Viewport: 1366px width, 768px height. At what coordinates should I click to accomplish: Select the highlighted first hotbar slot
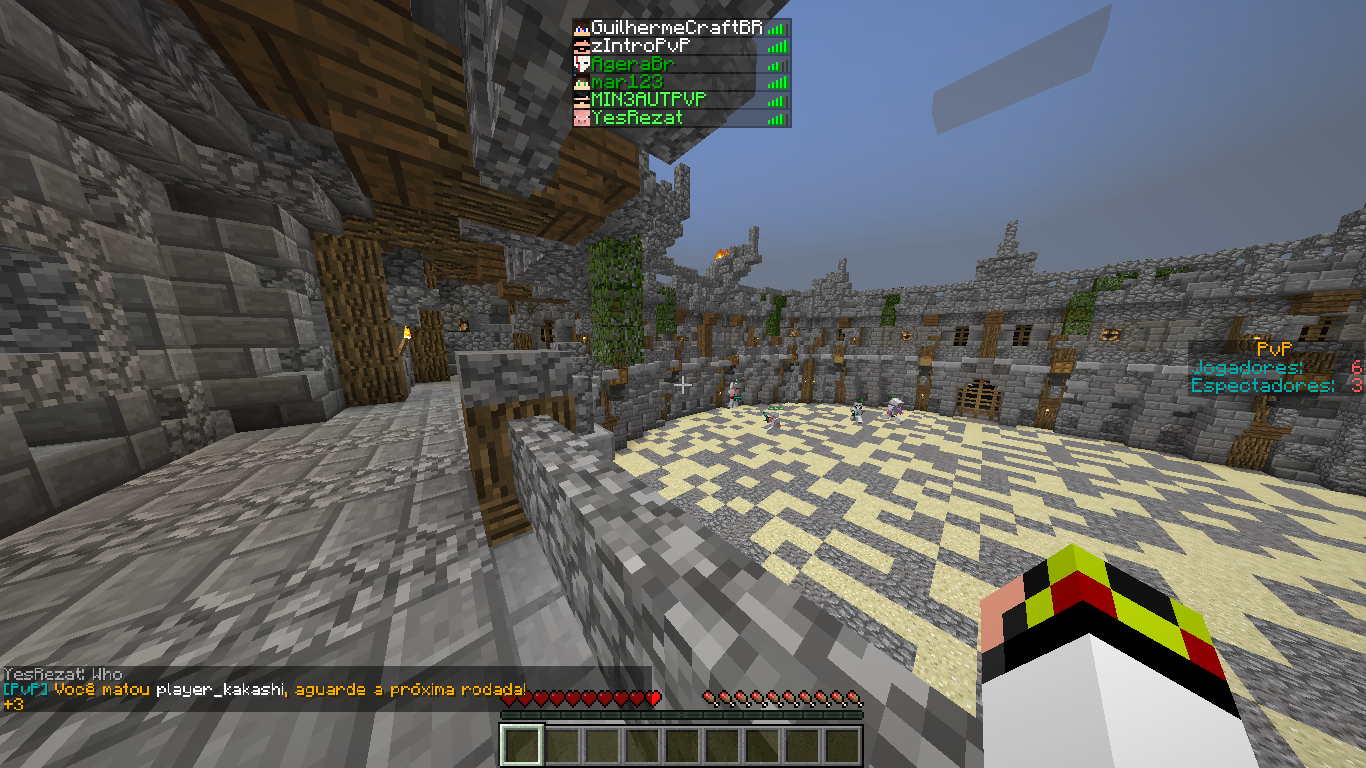click(521, 745)
